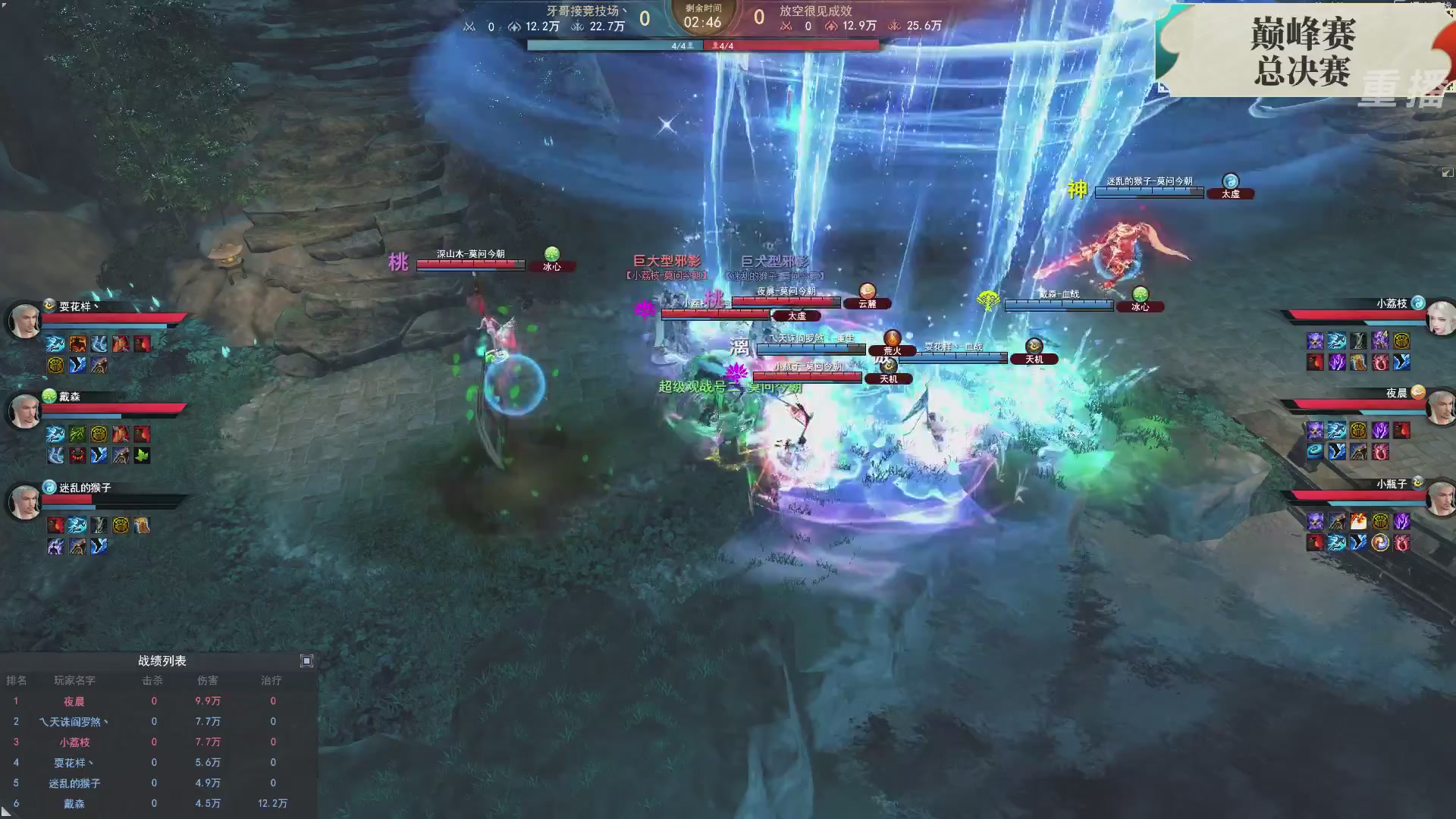Click 戴森's green lotus faction emblem

coord(48,396)
